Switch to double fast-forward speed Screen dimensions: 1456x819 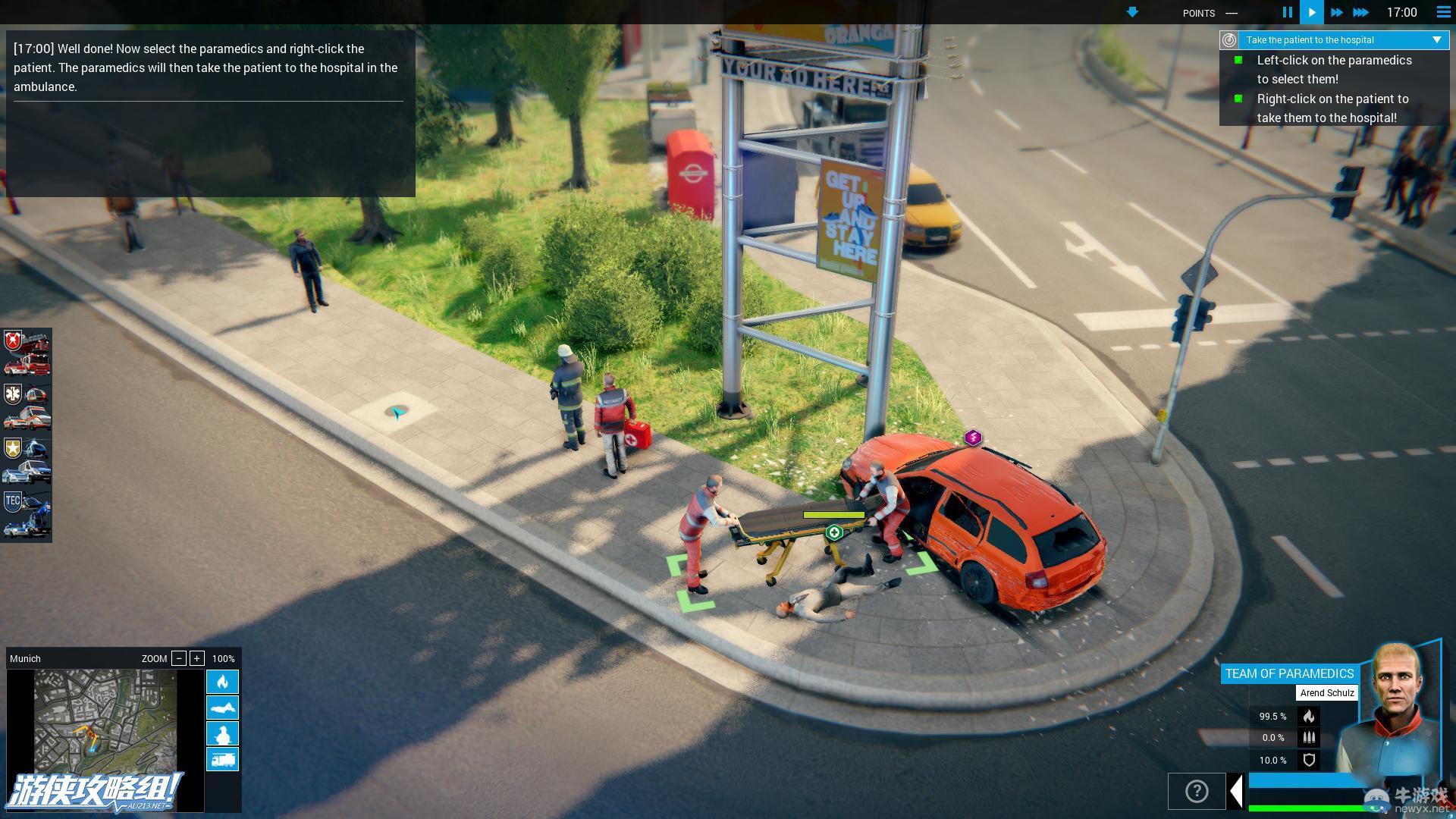pyautogui.click(x=1336, y=12)
